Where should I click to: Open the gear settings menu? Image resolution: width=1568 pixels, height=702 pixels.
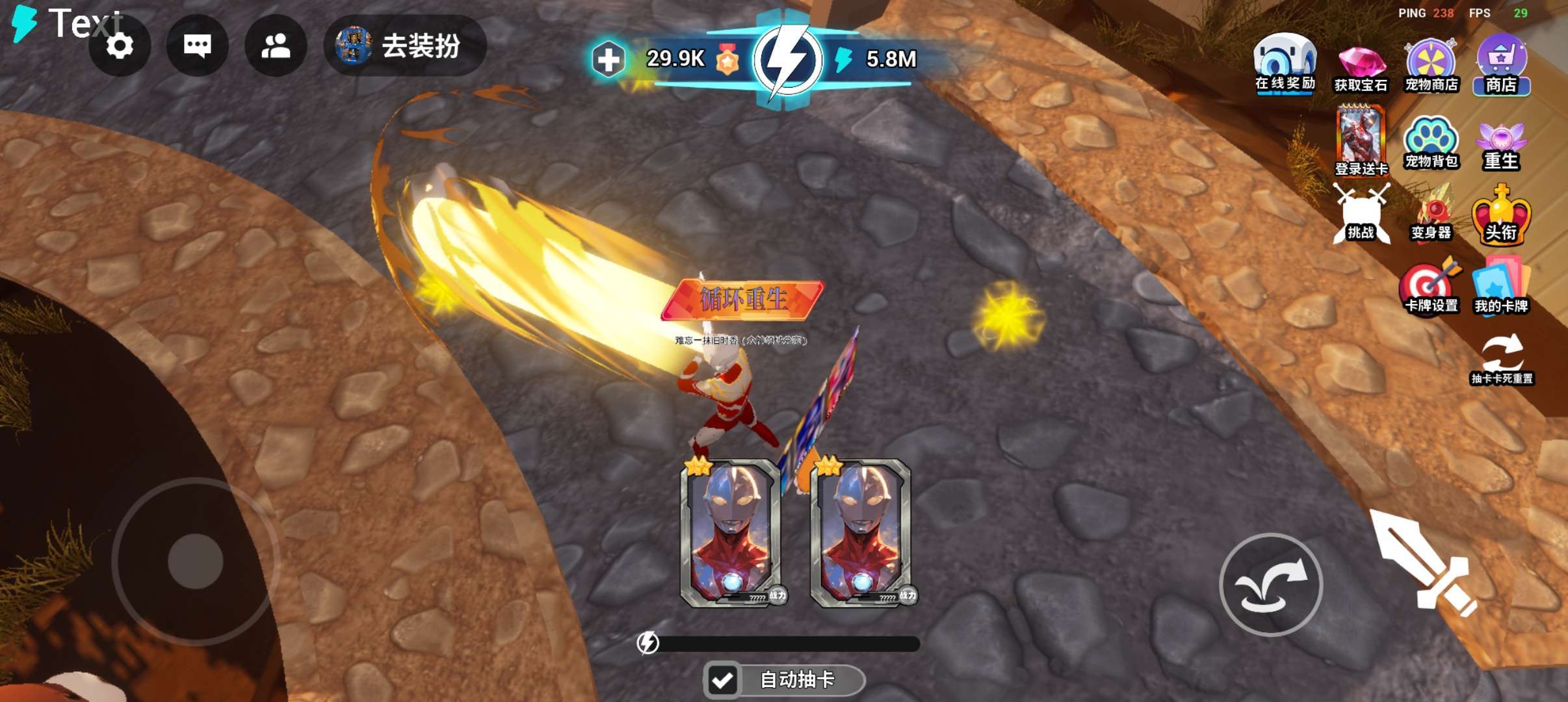pyautogui.click(x=120, y=46)
